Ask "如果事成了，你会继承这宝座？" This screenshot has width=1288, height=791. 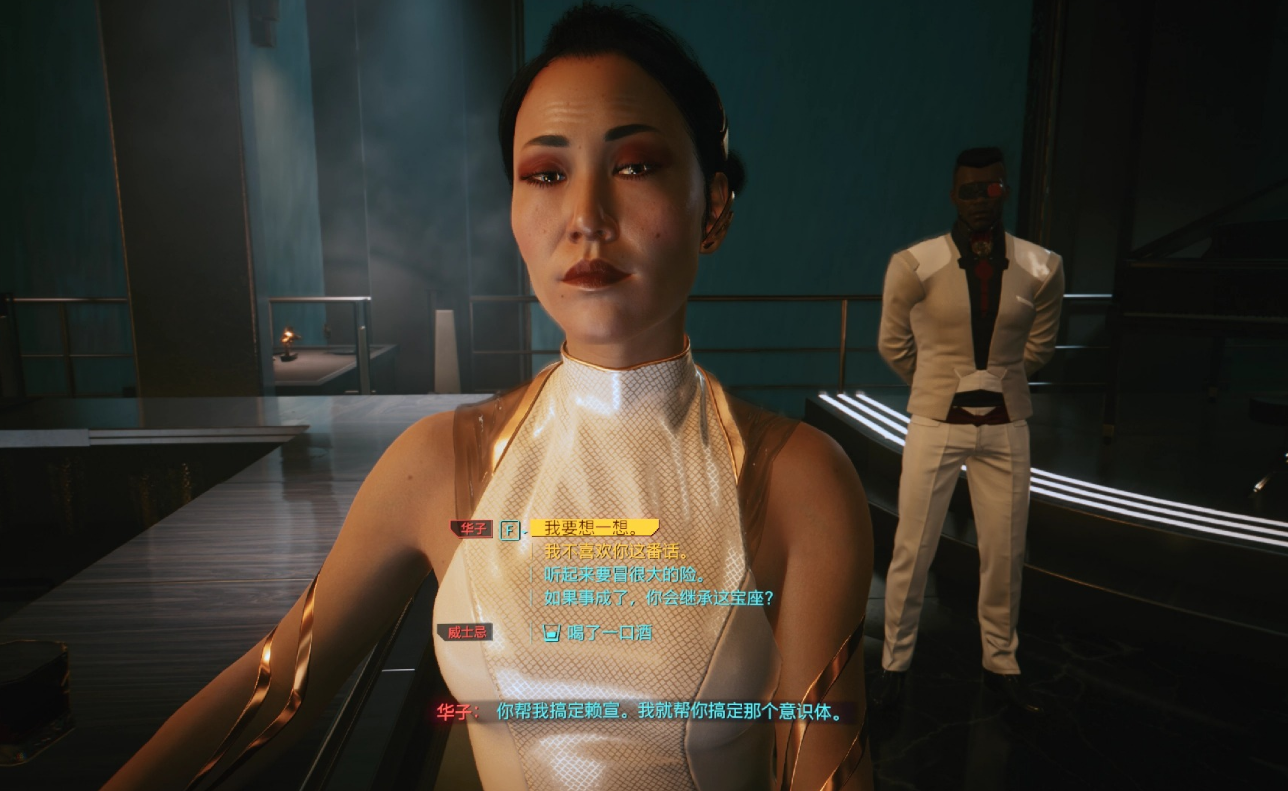pos(659,598)
